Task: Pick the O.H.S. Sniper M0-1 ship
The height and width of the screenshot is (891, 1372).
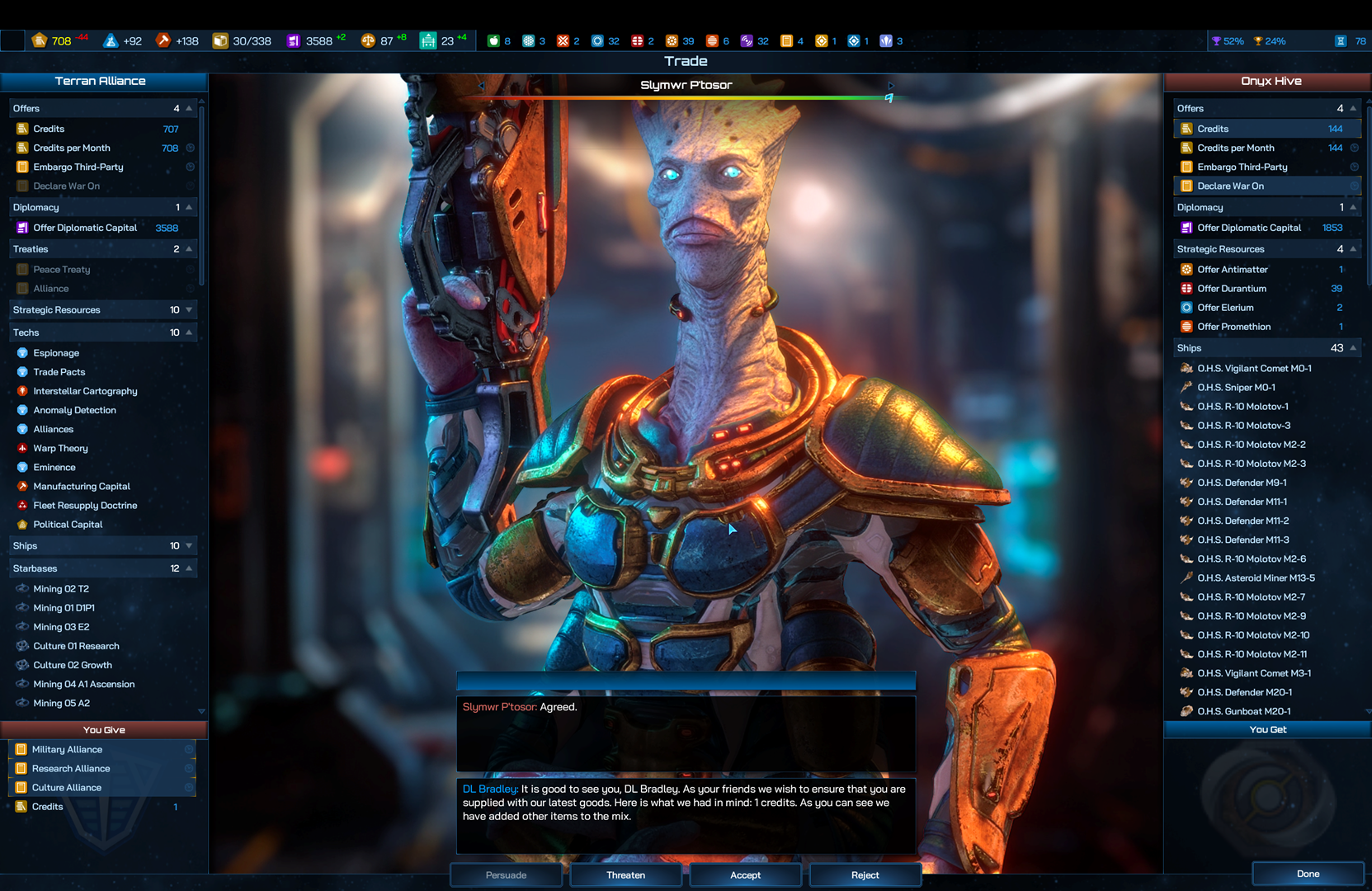Action: [x=1236, y=388]
